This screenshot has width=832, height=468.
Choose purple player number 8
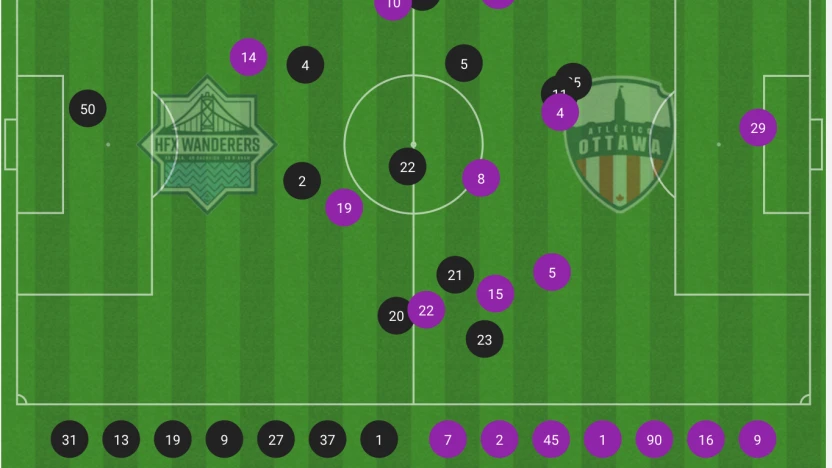pos(481,179)
